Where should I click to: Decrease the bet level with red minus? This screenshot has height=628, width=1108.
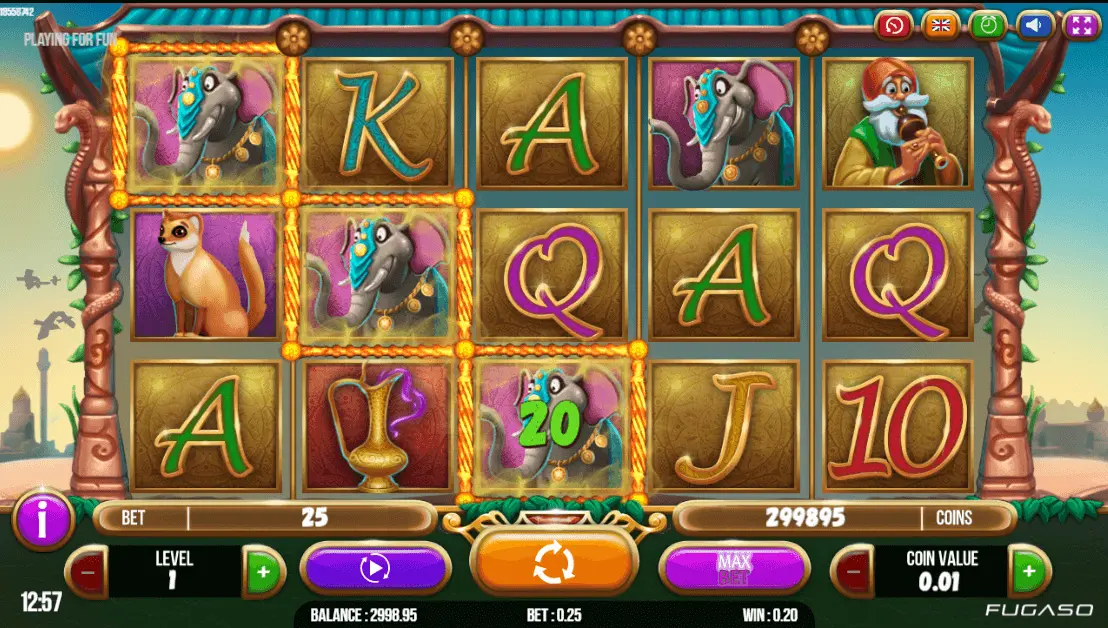tap(88, 573)
